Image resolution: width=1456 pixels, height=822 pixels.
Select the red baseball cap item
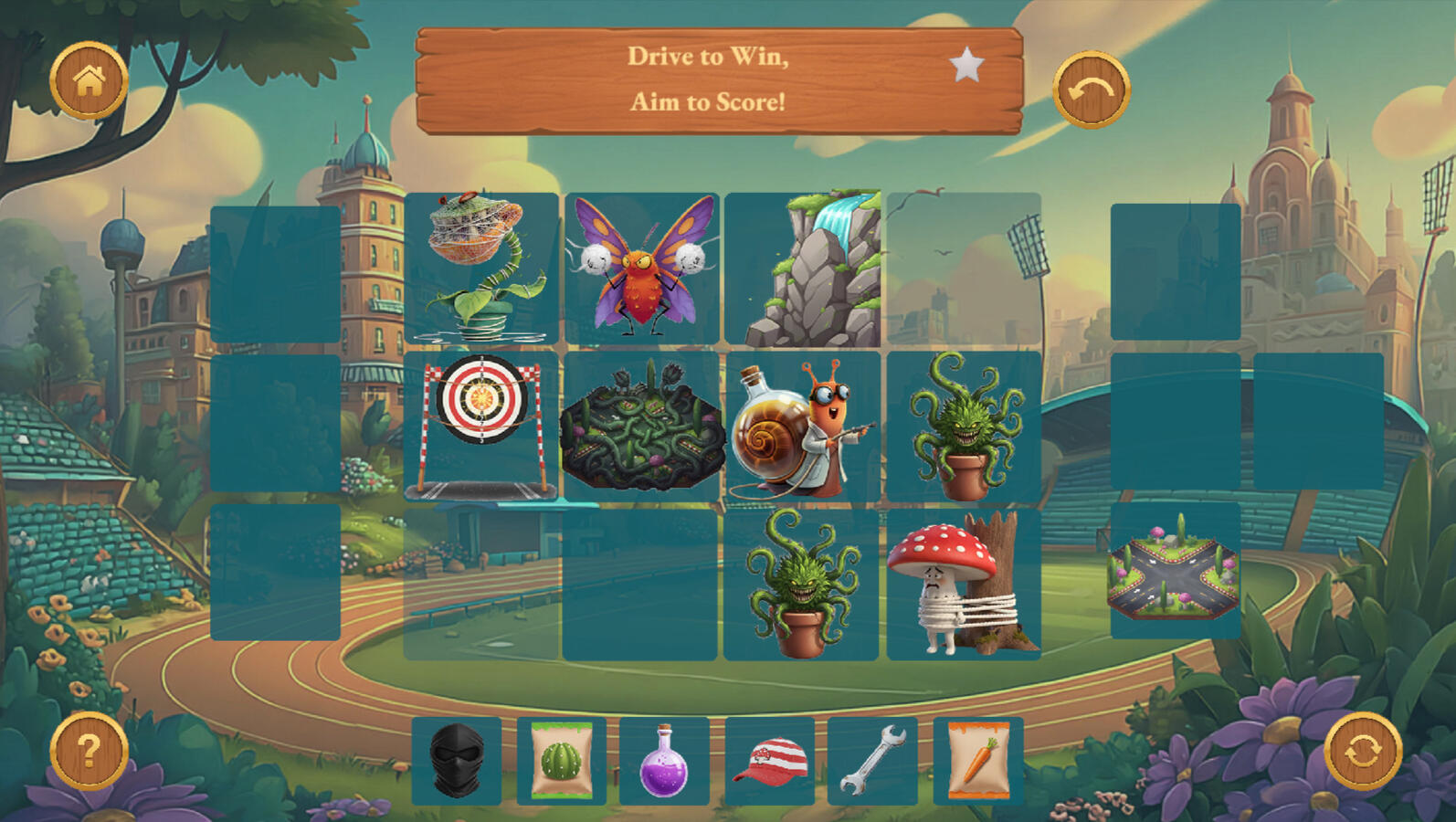770,761
